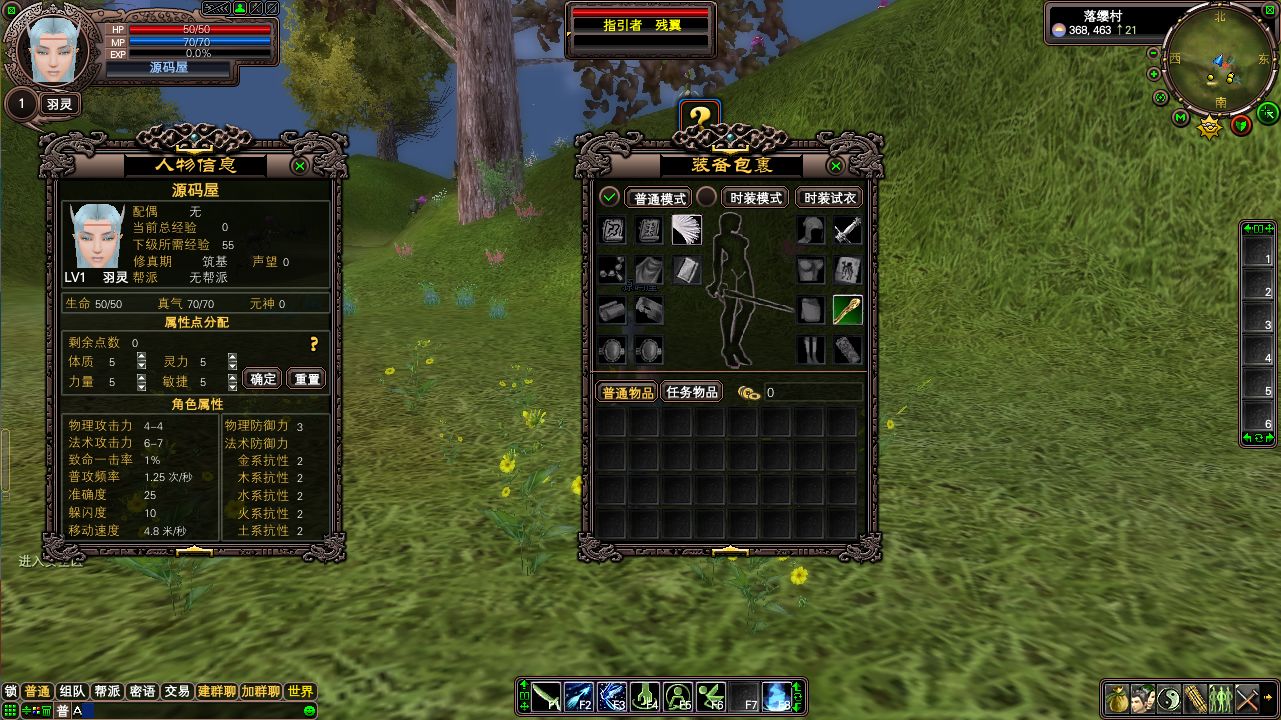Open the attribute points help question mark
This screenshot has width=1281, height=720.
click(314, 344)
